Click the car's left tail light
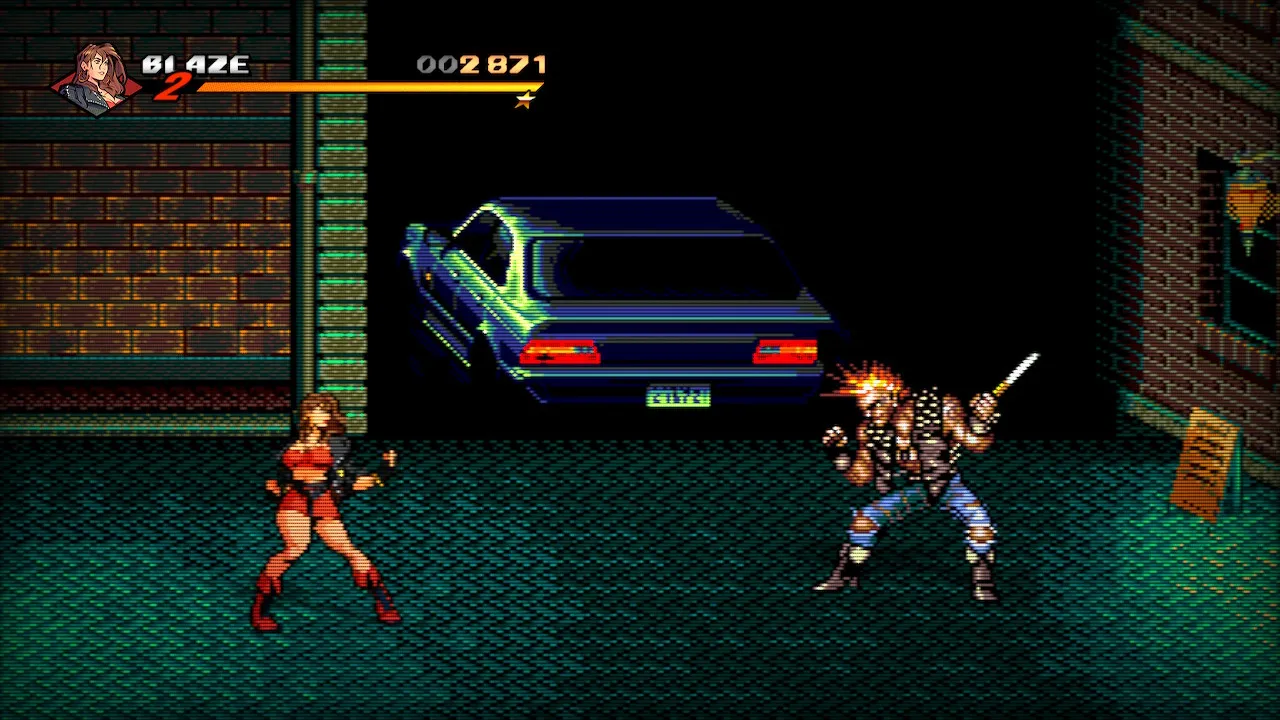The height and width of the screenshot is (720, 1280). pyautogui.click(x=557, y=350)
